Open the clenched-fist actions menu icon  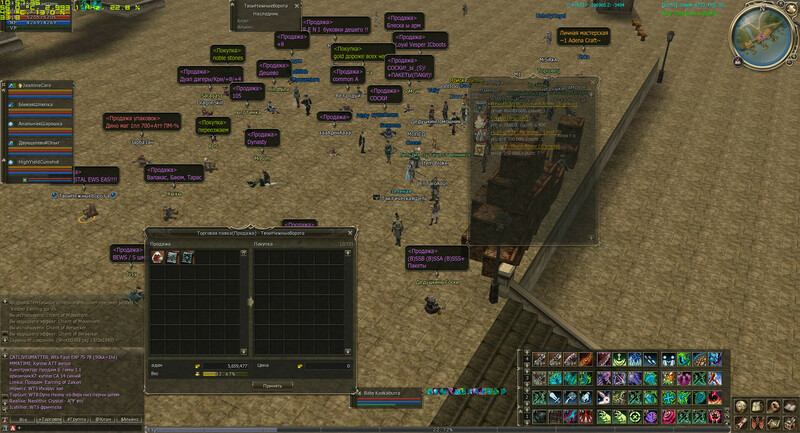(771, 405)
